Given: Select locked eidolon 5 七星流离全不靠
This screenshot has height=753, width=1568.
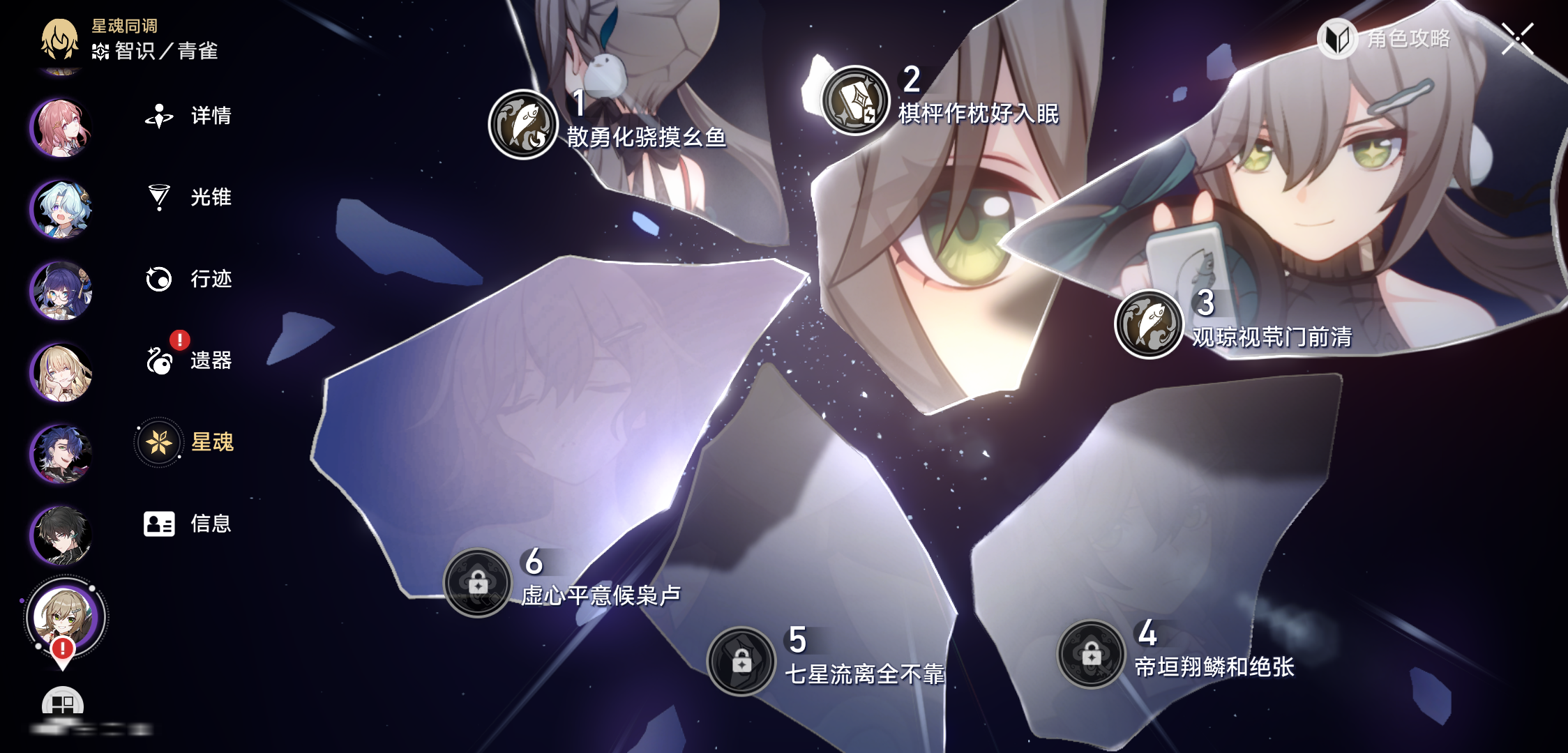Looking at the screenshot, I should pyautogui.click(x=741, y=661).
